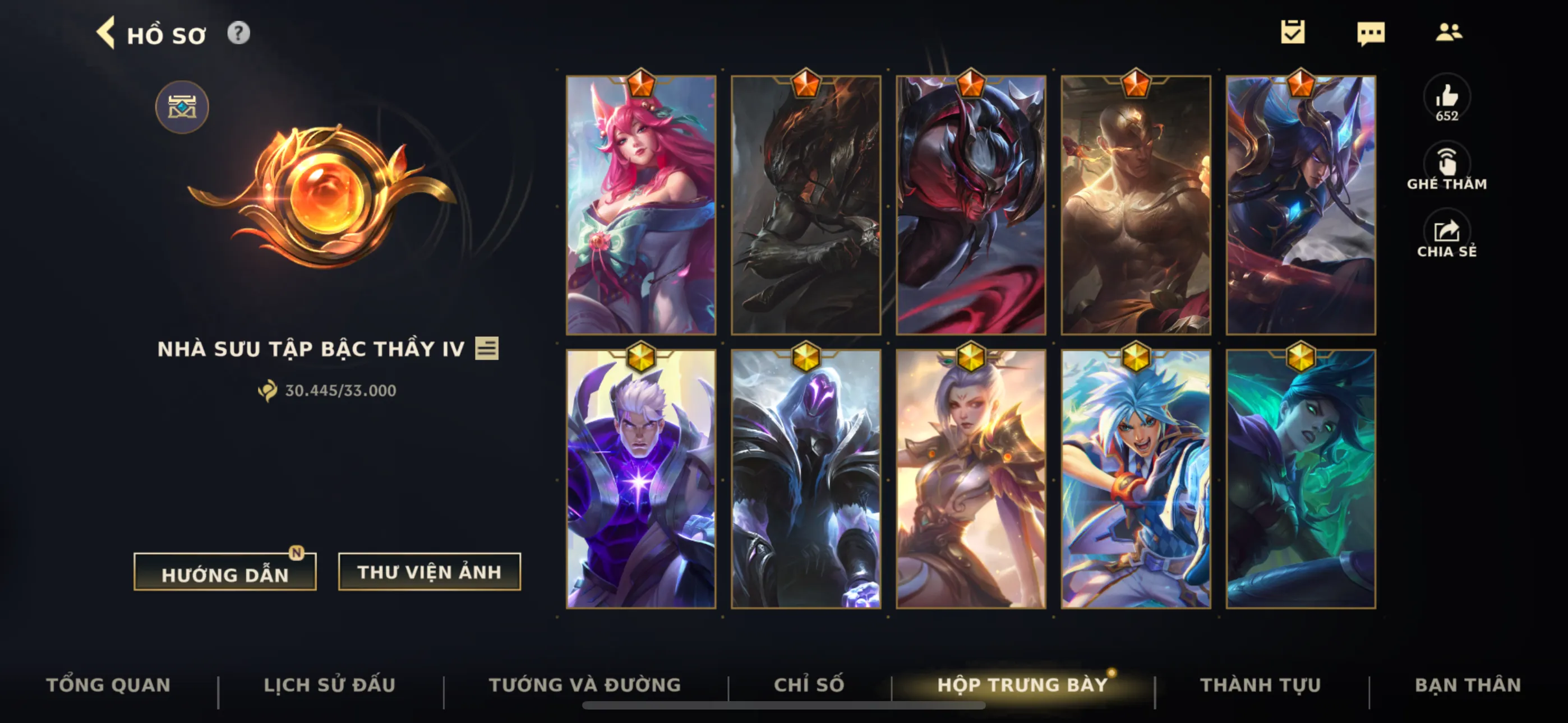Switch to the Lịch Sử Đấu tab
1568x723 pixels.
click(x=329, y=685)
